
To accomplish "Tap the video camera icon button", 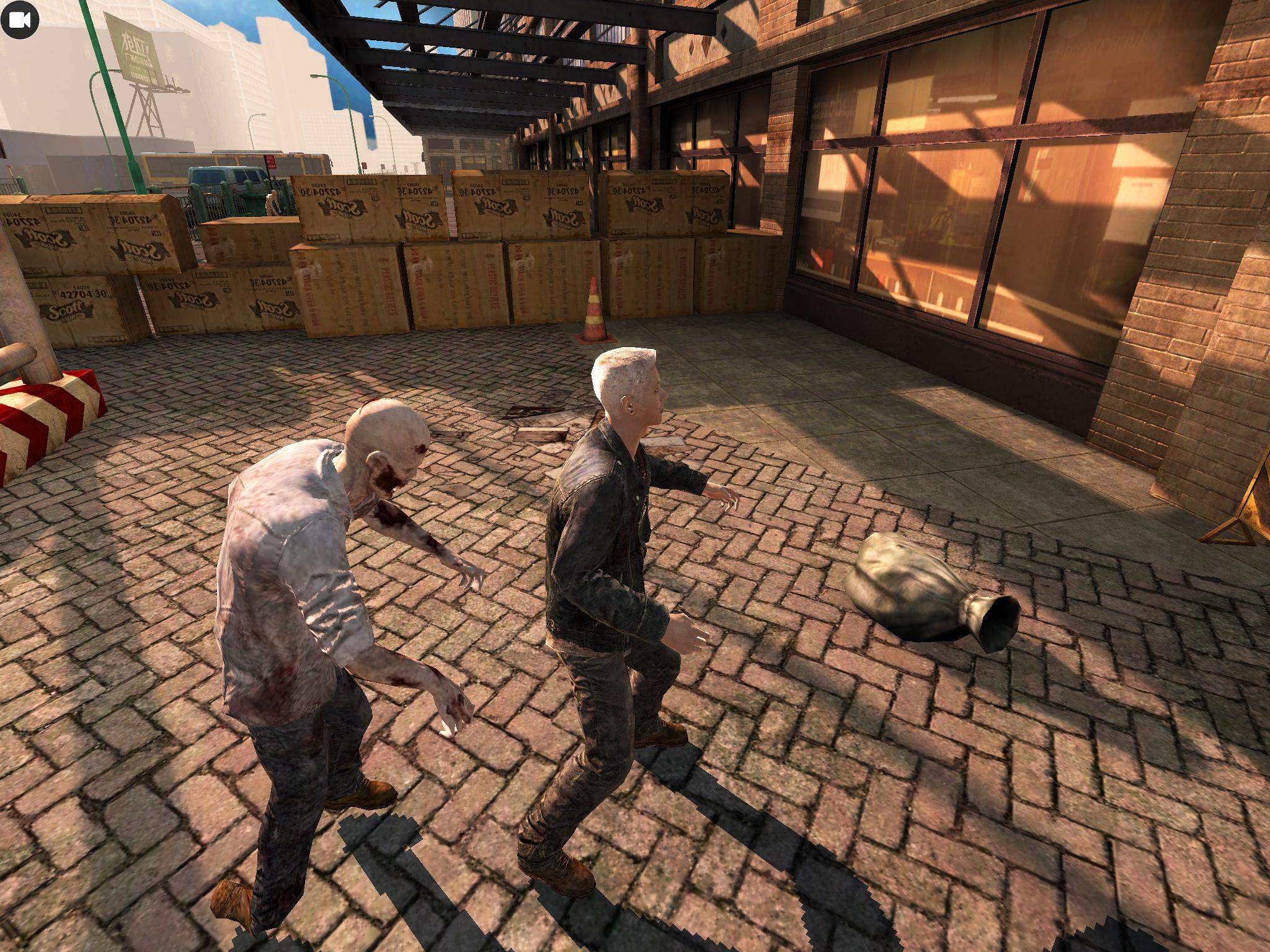I will (x=20, y=20).
